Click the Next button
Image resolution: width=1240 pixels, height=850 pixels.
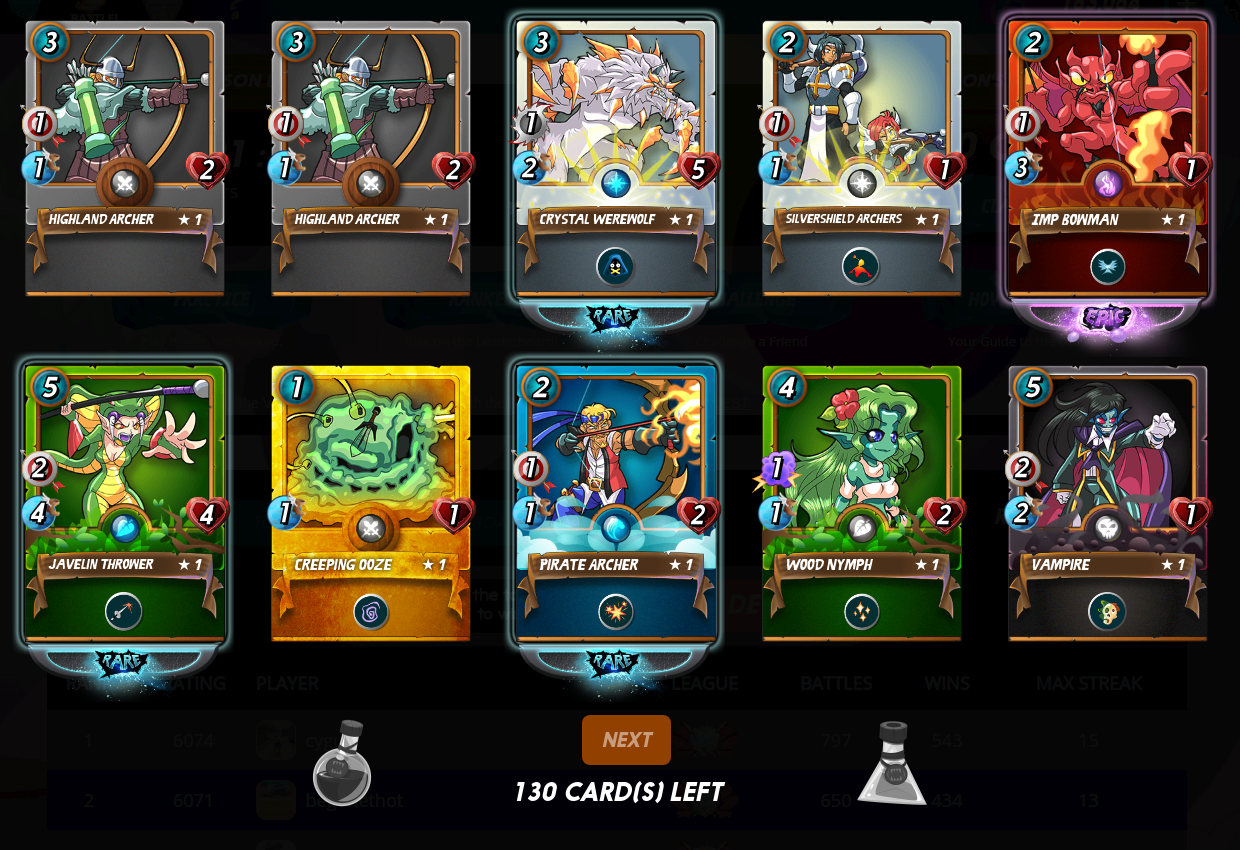626,740
